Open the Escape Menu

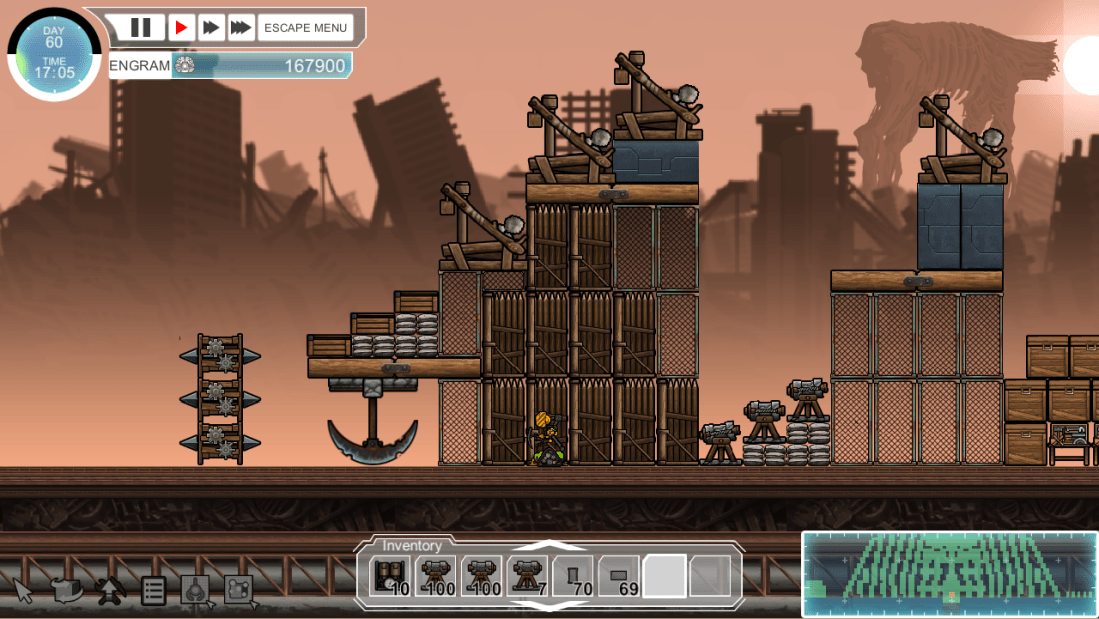(306, 27)
